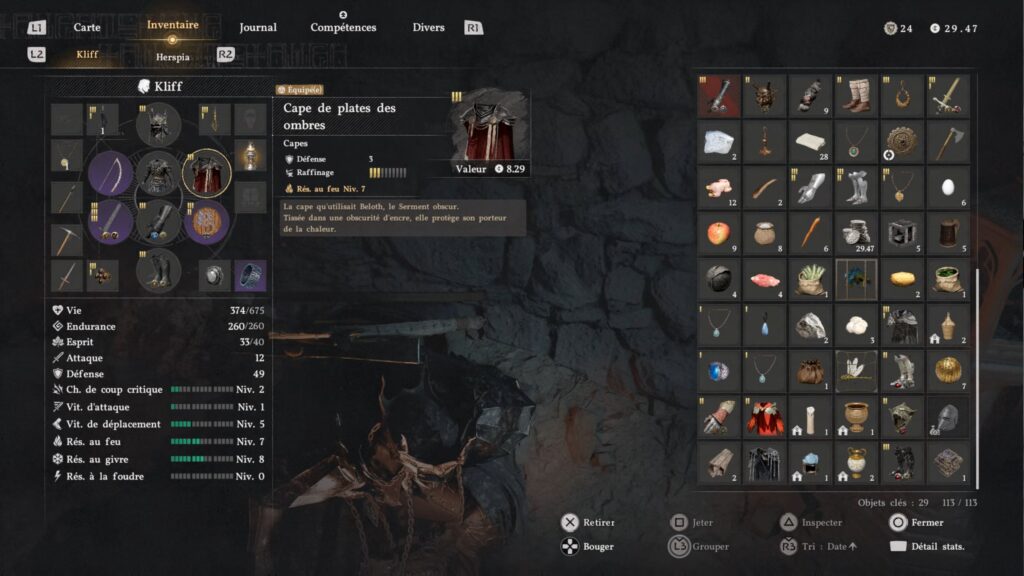The image size is (1024, 576).
Task: Go to the Divers tab
Action: tap(428, 27)
